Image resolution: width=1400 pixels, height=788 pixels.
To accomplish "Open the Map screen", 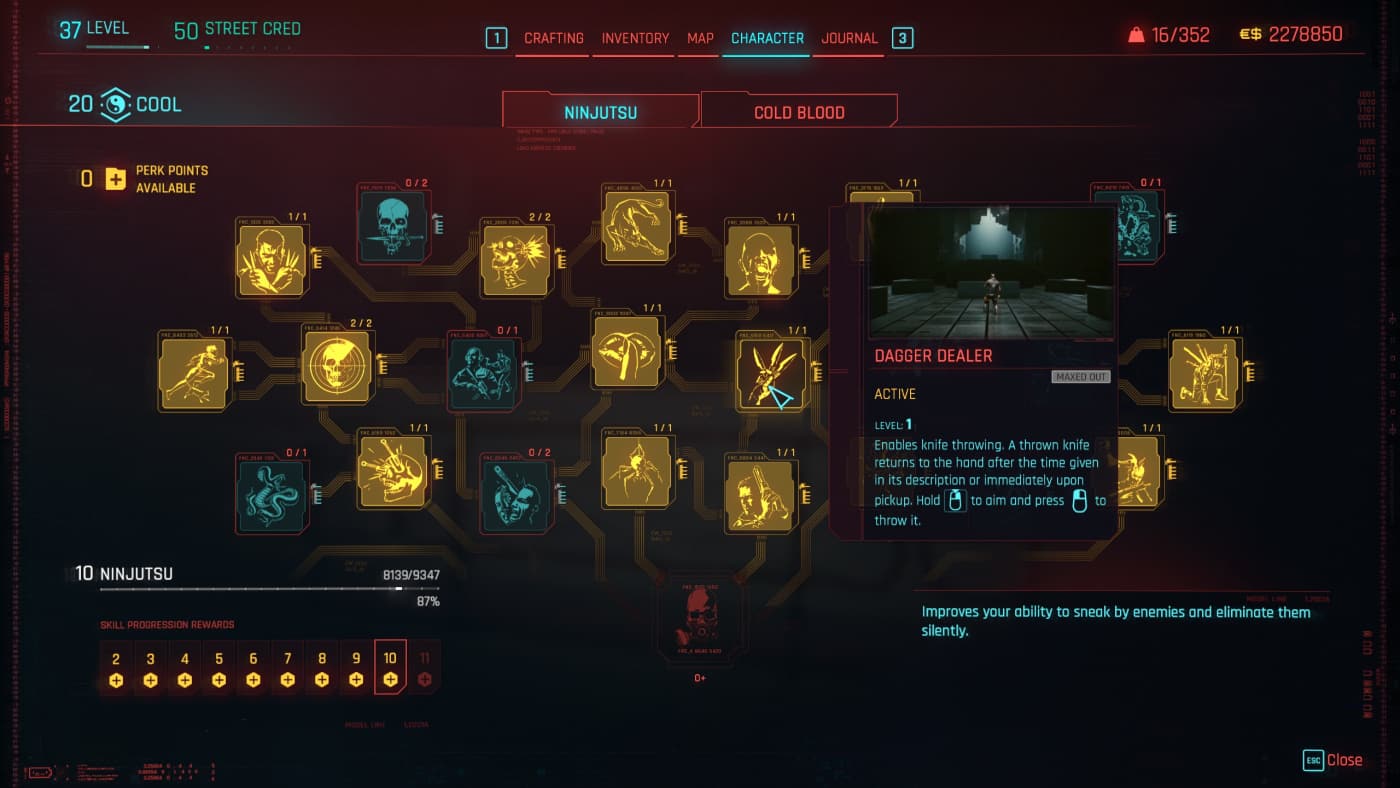I will 700,38.
